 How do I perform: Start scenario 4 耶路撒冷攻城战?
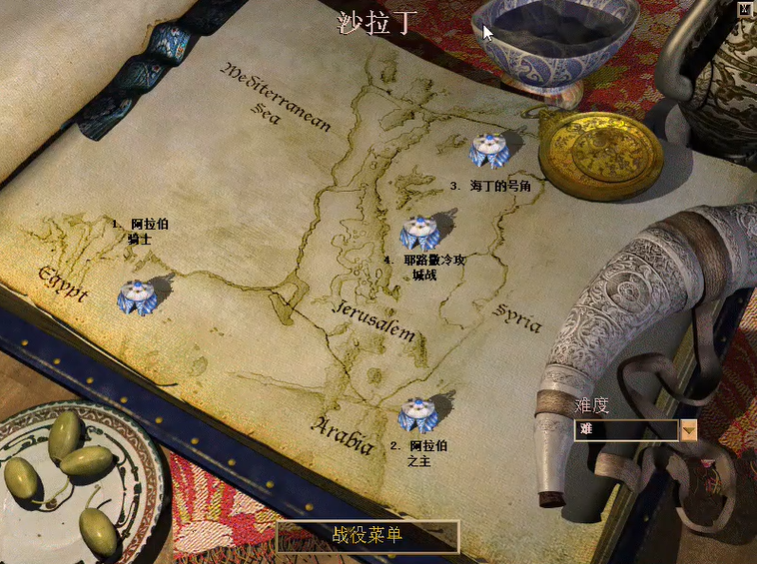[x=419, y=233]
